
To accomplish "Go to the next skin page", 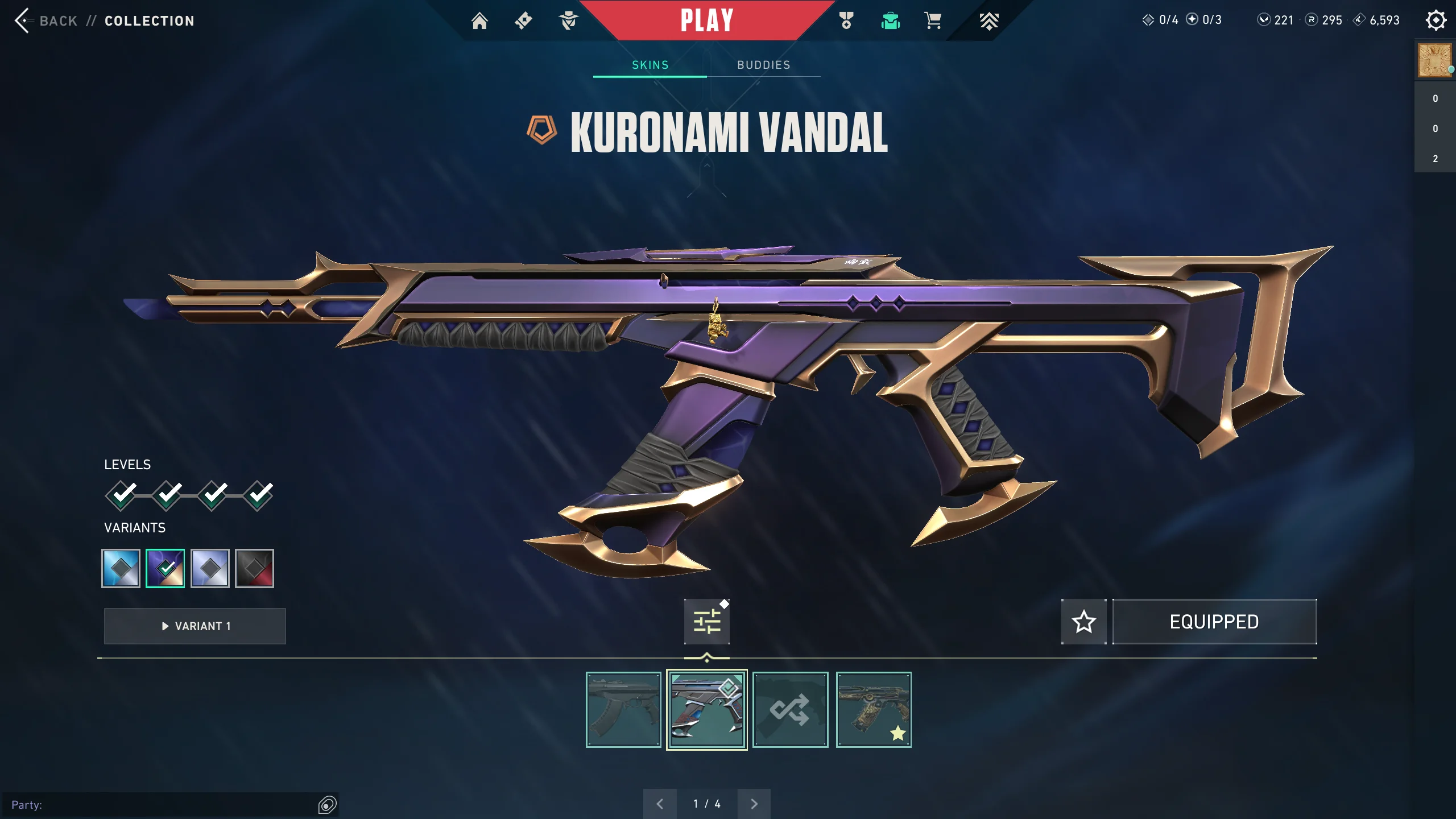I will point(754,804).
